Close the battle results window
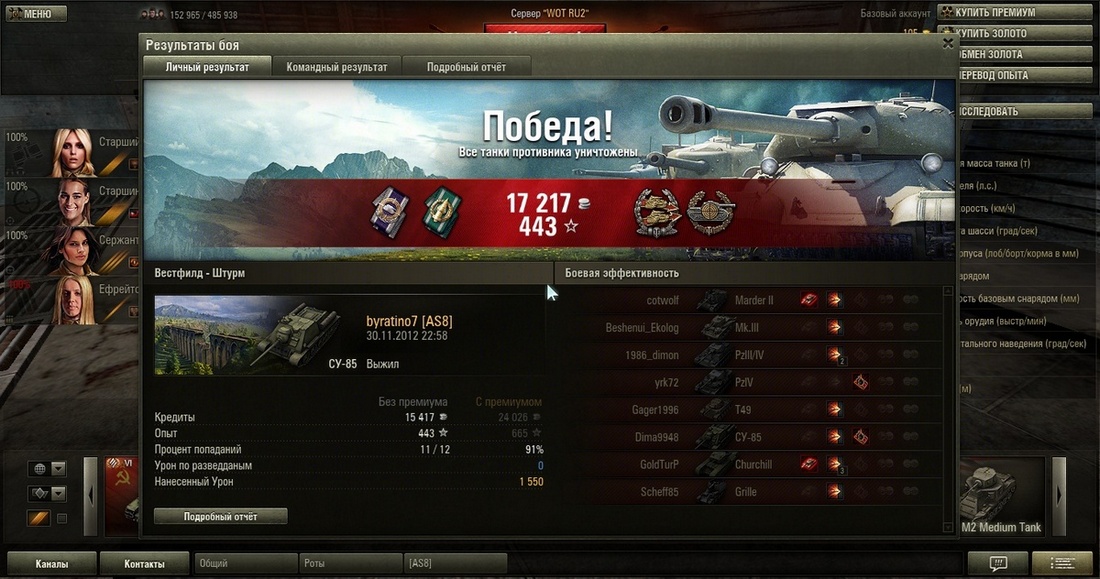Screen dimensions: 1100x579 pos(948,43)
